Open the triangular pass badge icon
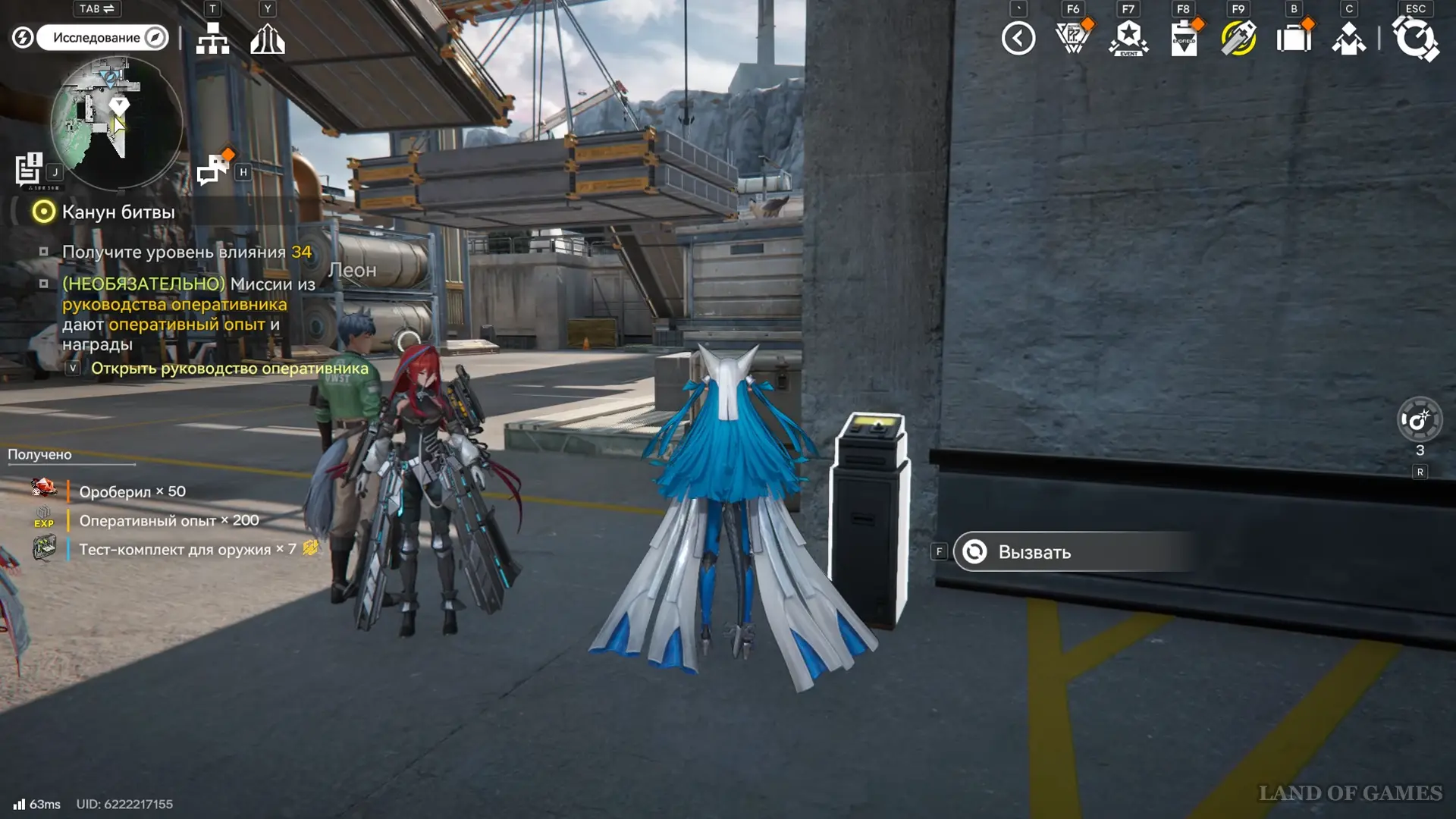 point(1072,38)
